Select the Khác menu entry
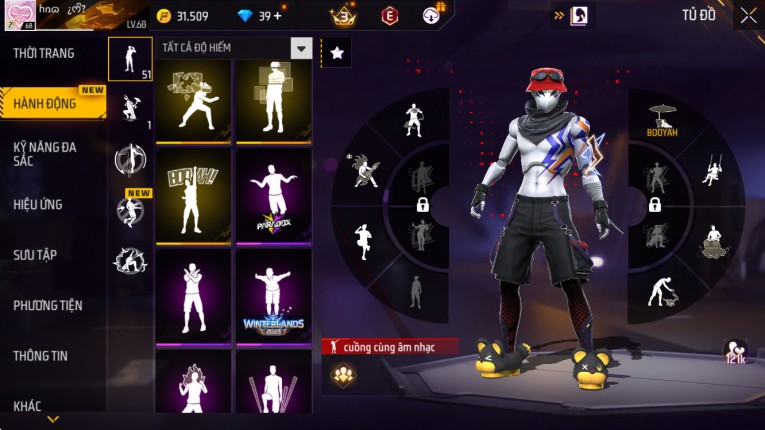 pos(28,405)
